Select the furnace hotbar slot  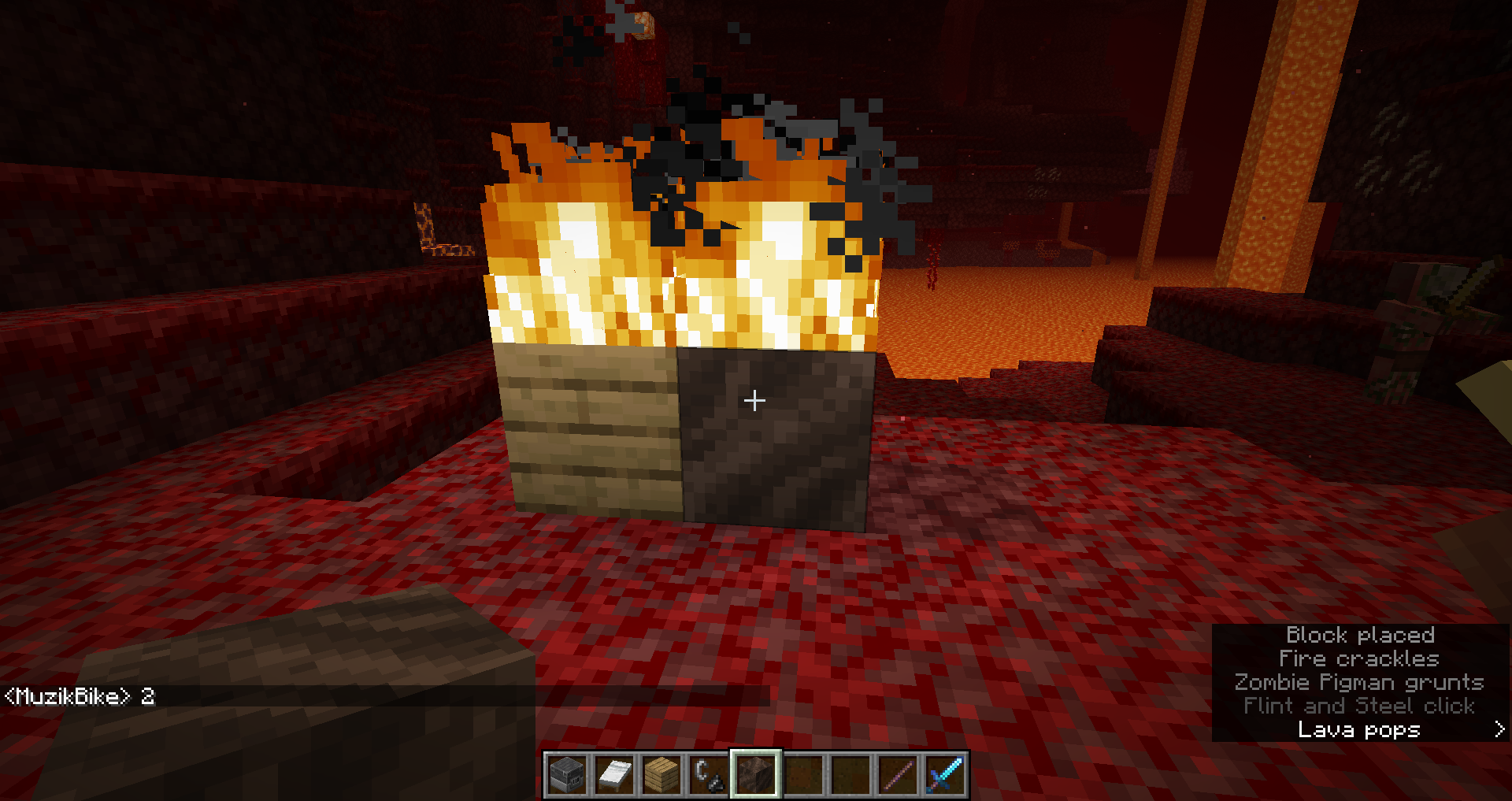click(x=567, y=774)
